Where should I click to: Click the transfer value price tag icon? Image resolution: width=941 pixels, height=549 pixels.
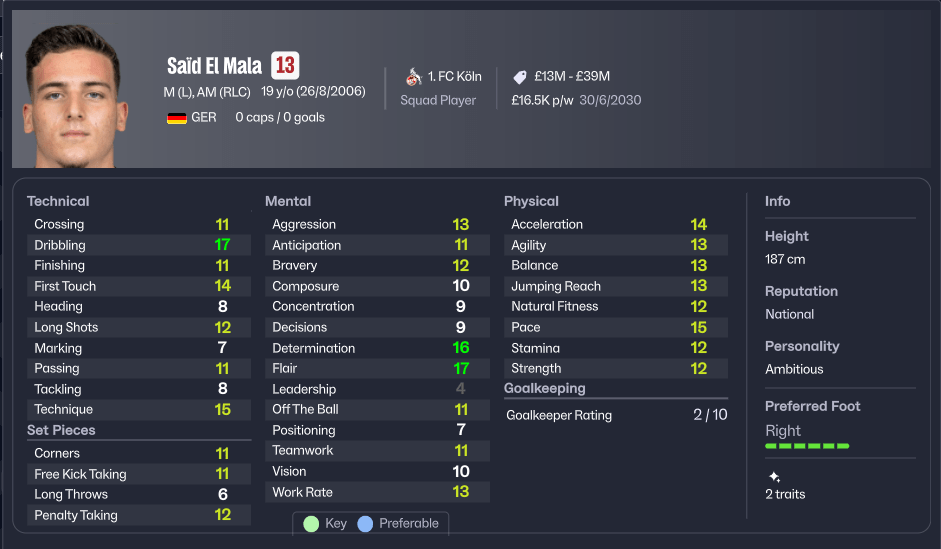click(519, 77)
